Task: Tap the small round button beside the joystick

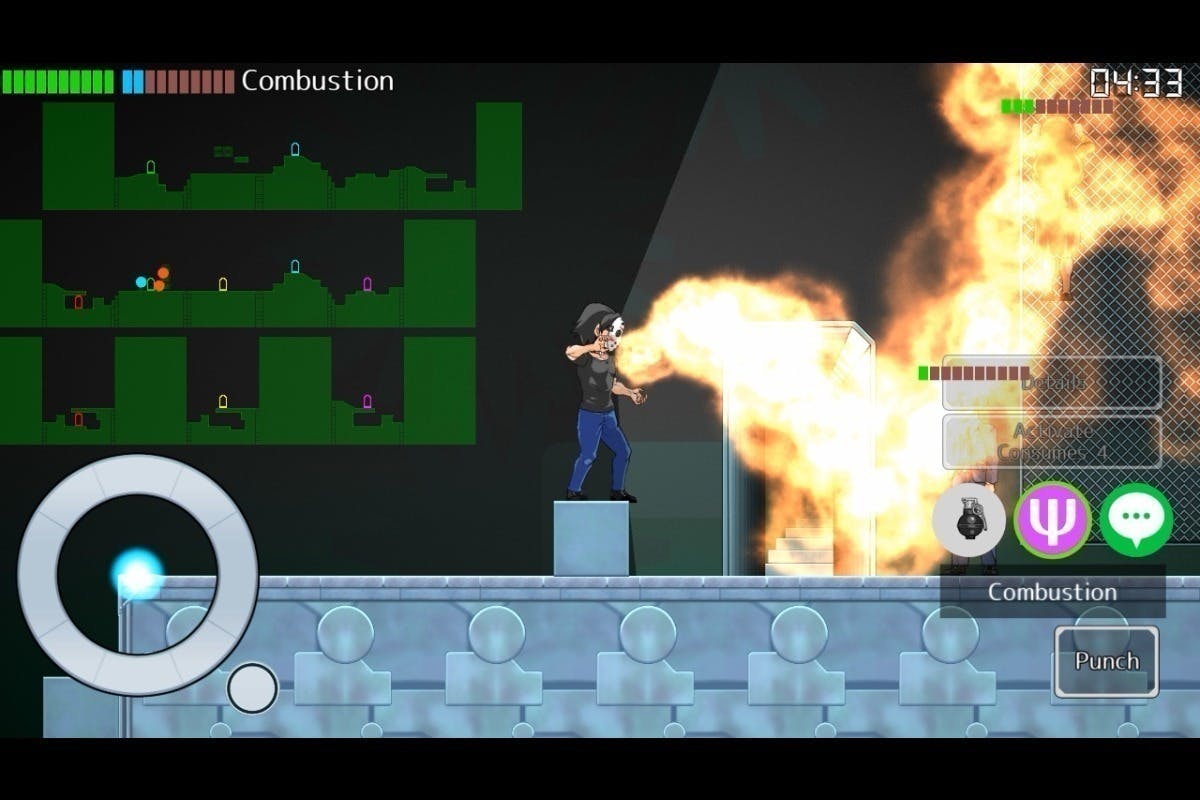Action: [x=252, y=688]
